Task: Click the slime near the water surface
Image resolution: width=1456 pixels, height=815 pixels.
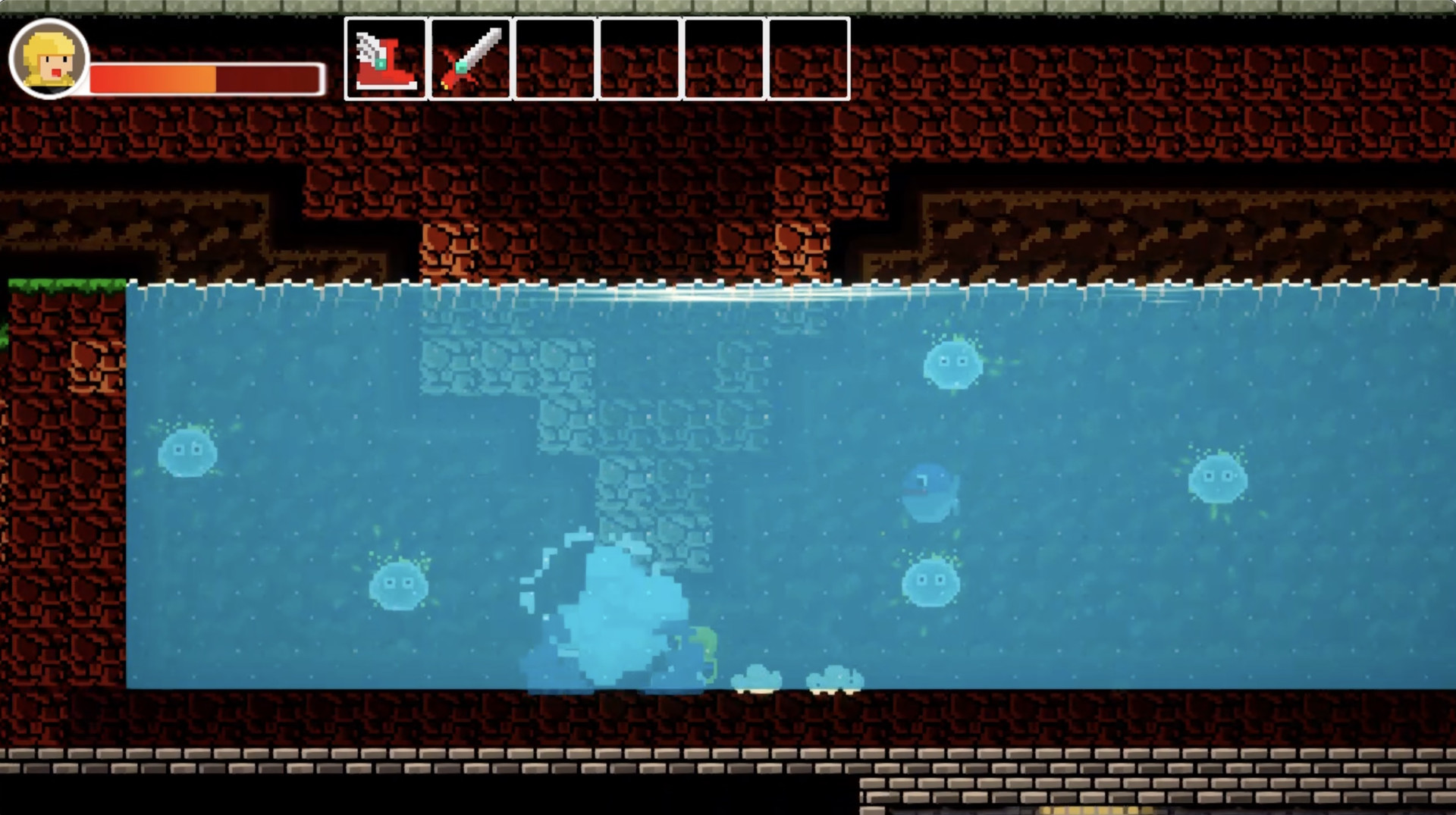Action: click(952, 366)
